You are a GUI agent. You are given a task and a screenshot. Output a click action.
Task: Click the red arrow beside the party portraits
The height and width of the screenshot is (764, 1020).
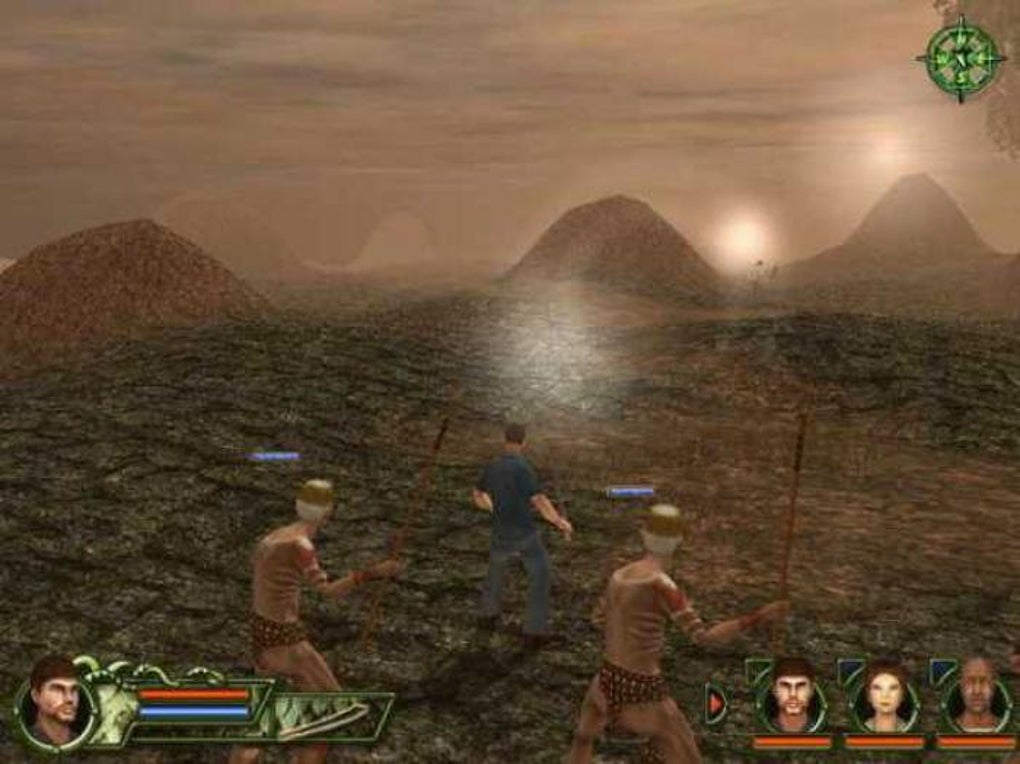click(716, 703)
